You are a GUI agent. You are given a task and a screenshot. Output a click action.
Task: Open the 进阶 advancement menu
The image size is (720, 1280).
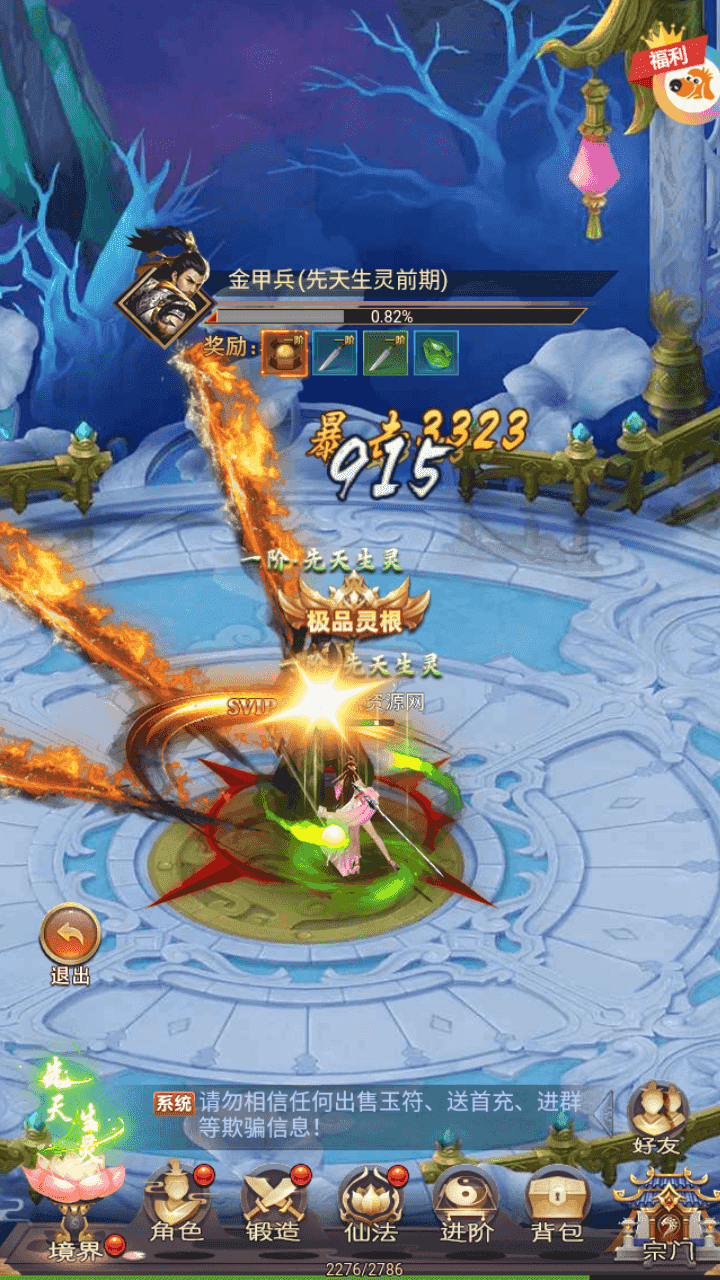pos(465,1204)
